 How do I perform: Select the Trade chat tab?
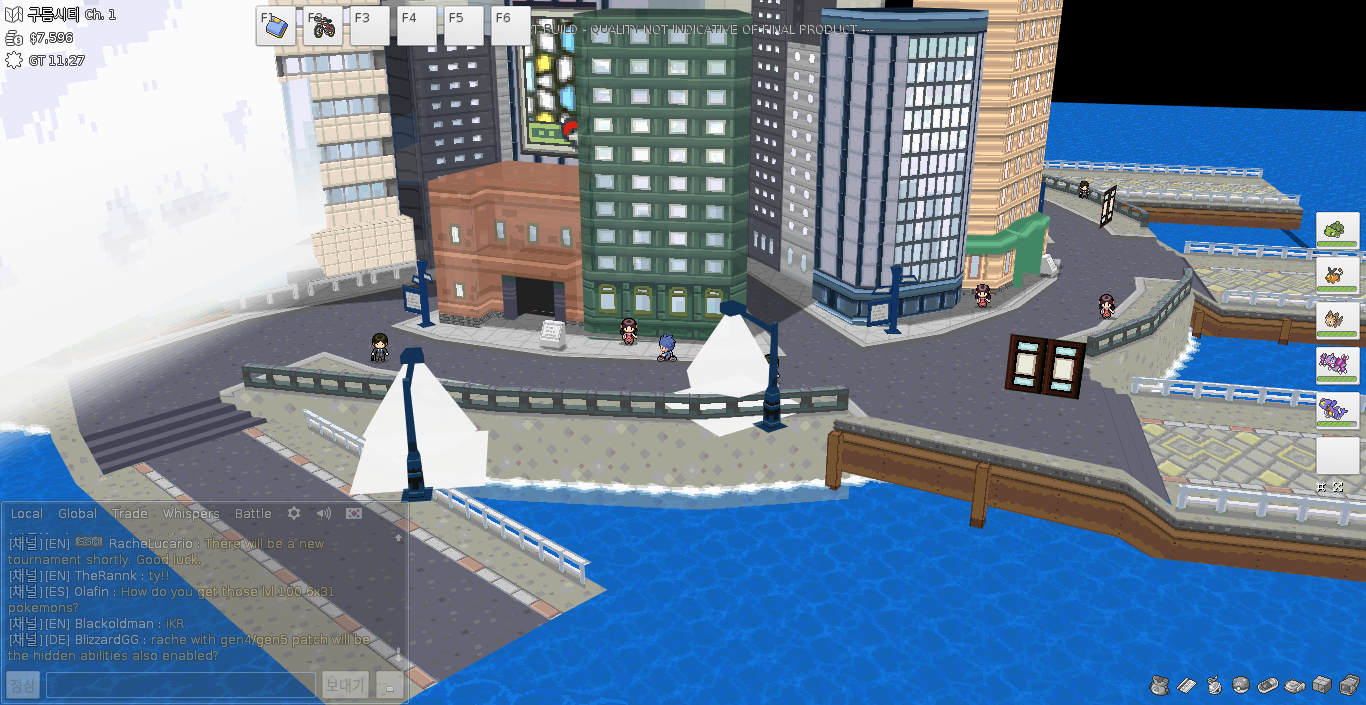click(x=130, y=514)
